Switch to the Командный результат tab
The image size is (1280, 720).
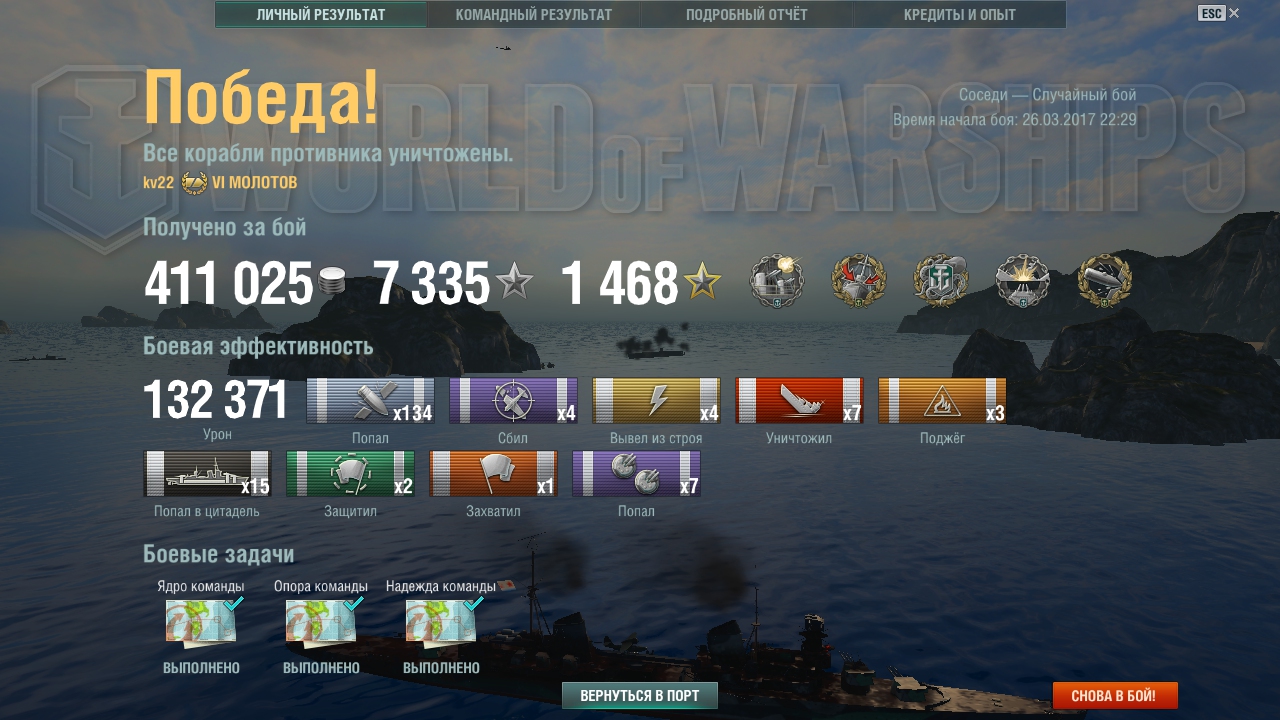pyautogui.click(x=533, y=15)
